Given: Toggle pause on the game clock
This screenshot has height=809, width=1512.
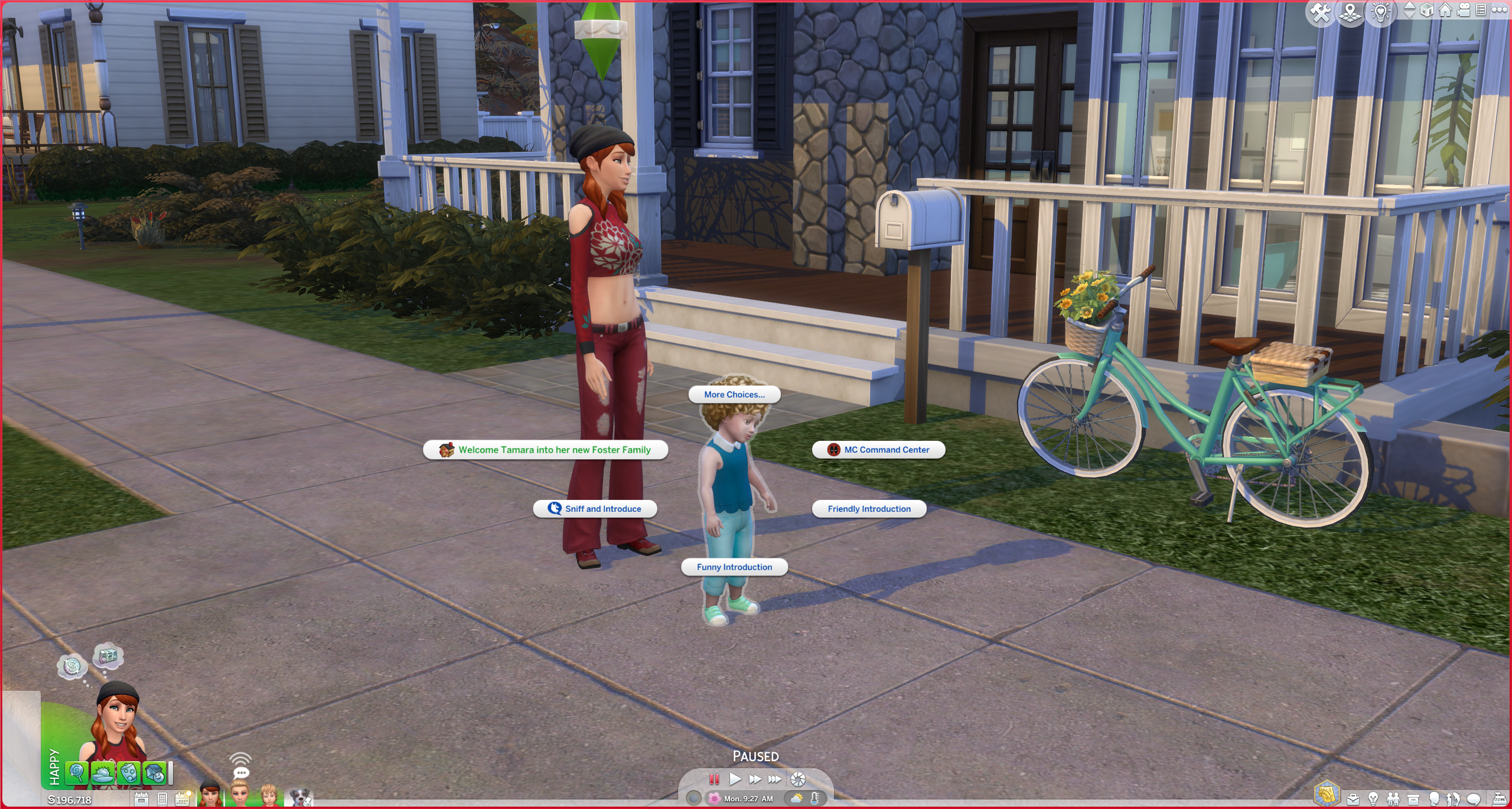Looking at the screenshot, I should 714,780.
